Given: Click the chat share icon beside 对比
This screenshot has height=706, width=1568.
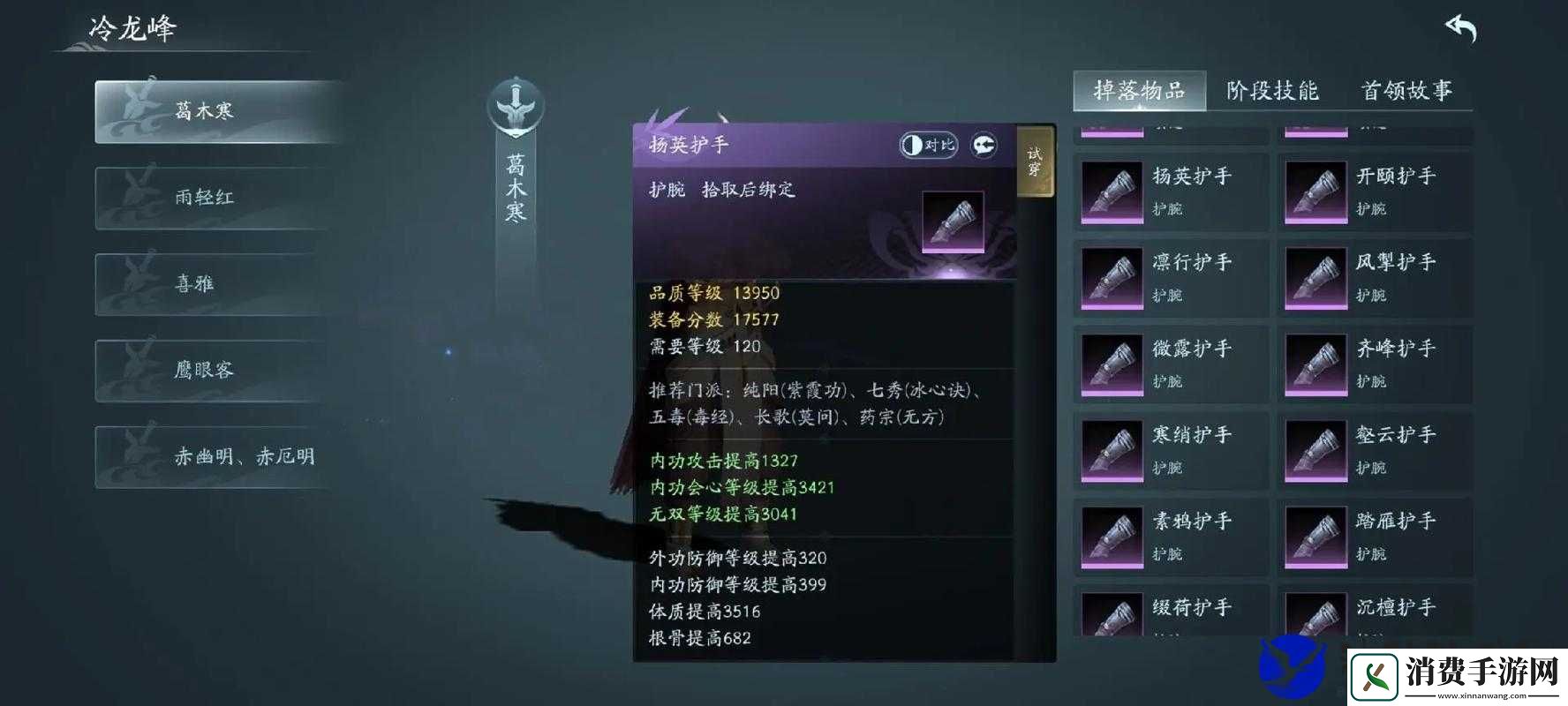Looking at the screenshot, I should tap(983, 144).
